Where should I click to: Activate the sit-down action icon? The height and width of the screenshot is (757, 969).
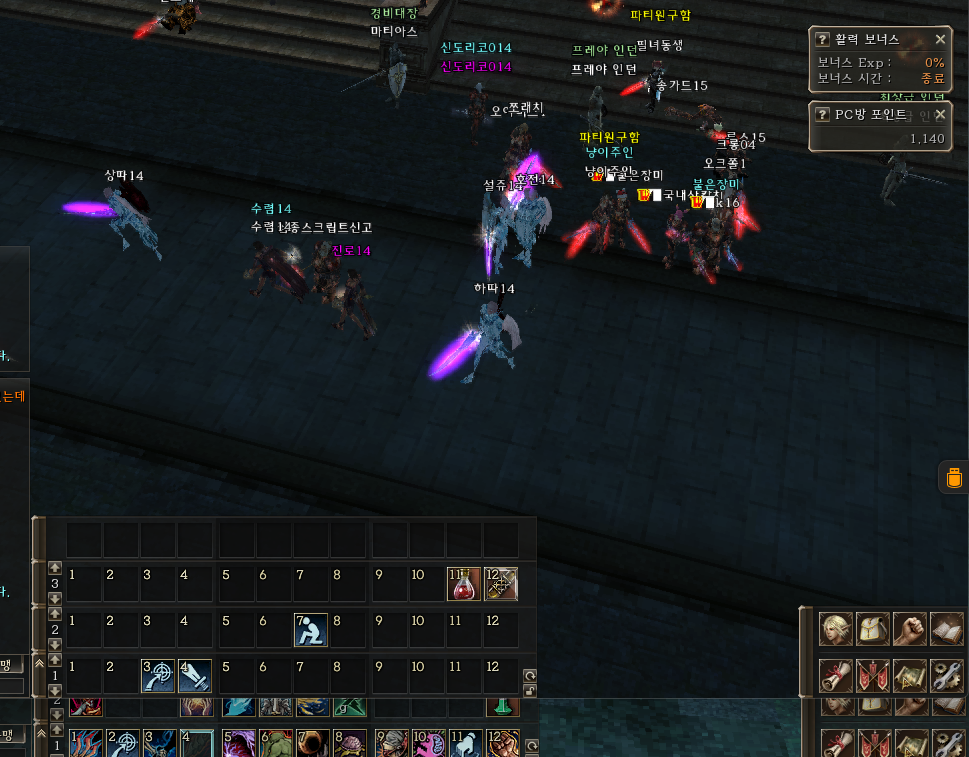(310, 630)
